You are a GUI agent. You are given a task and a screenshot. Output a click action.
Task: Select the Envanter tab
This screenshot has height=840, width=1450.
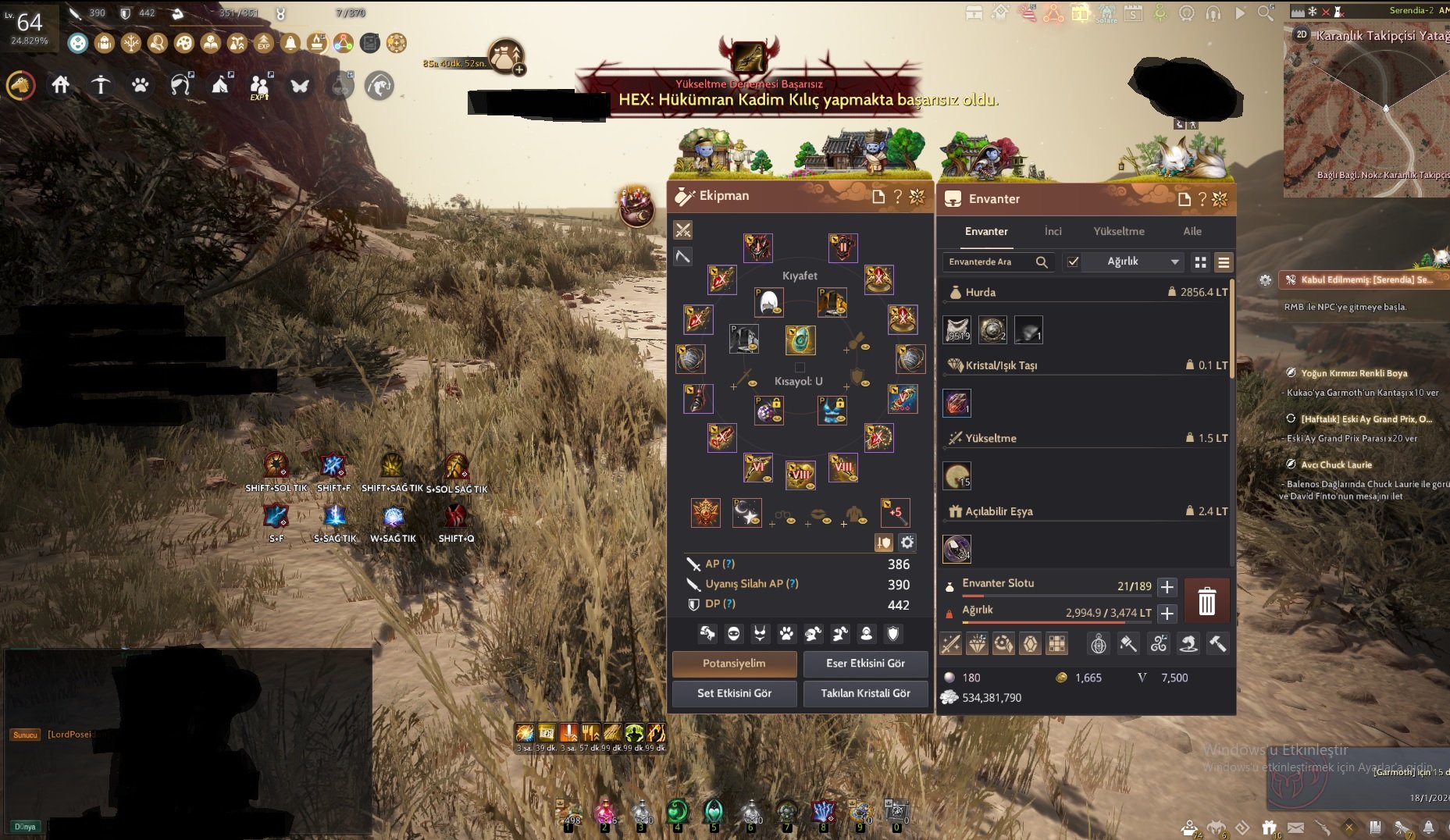coord(986,231)
